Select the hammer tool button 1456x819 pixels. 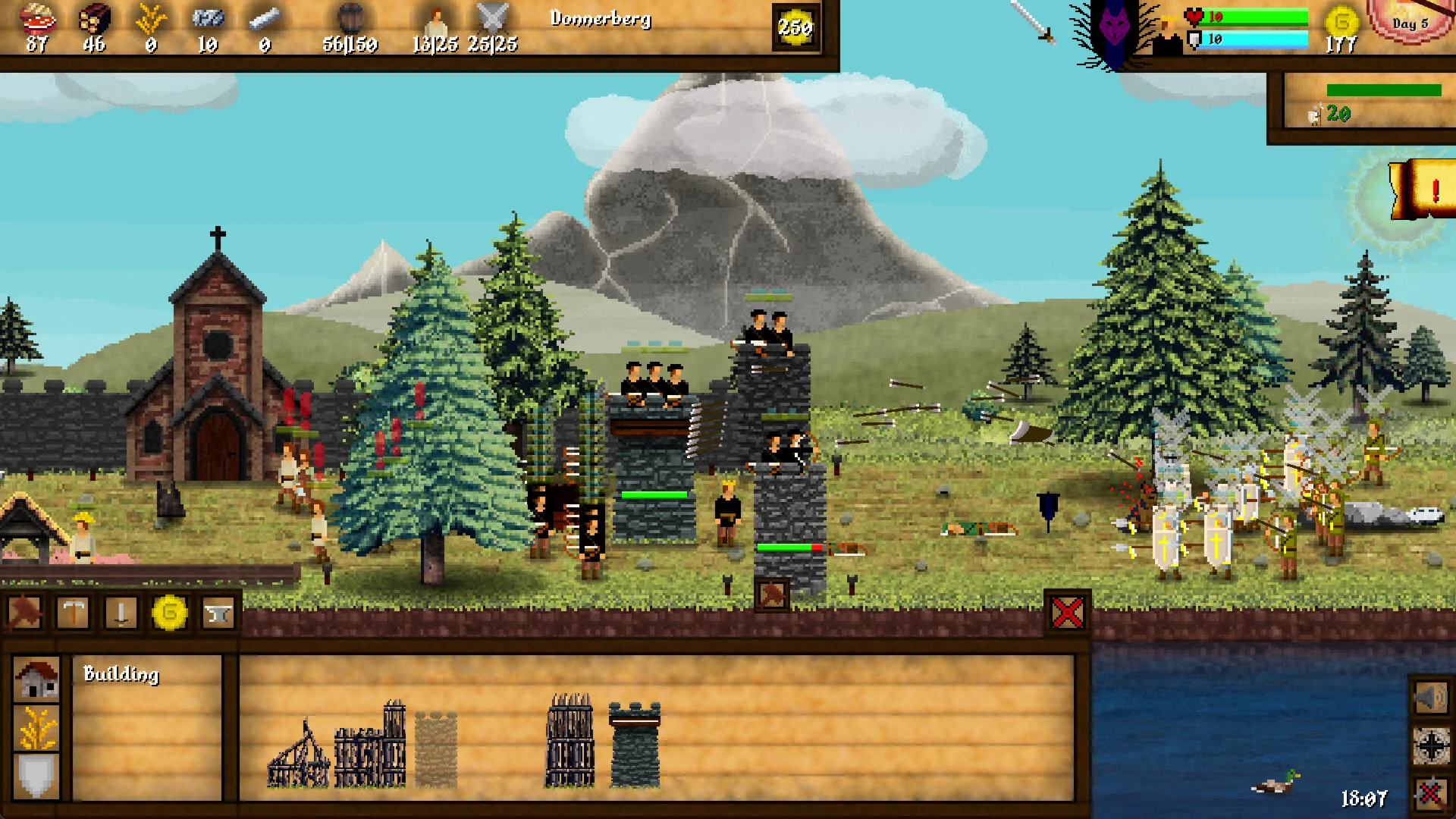tap(24, 612)
